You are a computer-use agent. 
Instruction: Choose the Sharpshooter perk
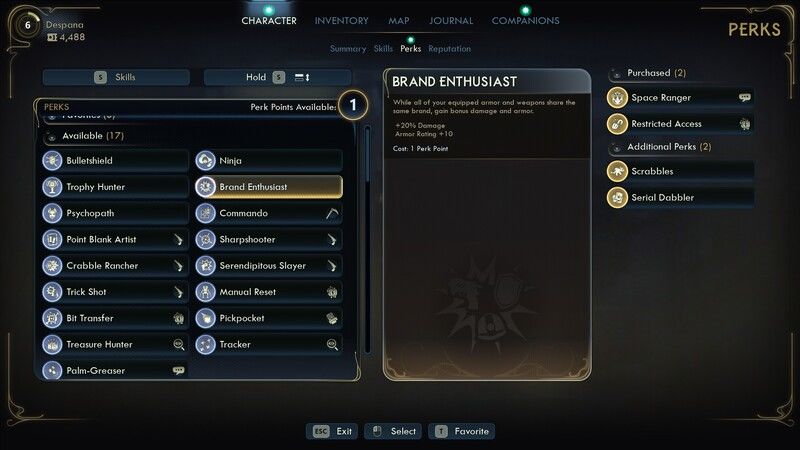(x=268, y=240)
